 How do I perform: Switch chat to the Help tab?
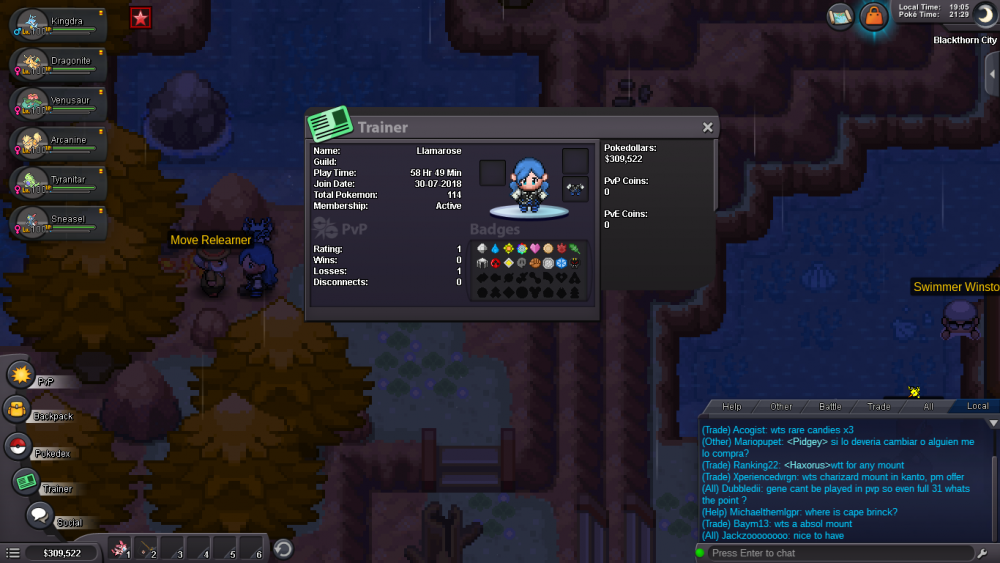(732, 406)
